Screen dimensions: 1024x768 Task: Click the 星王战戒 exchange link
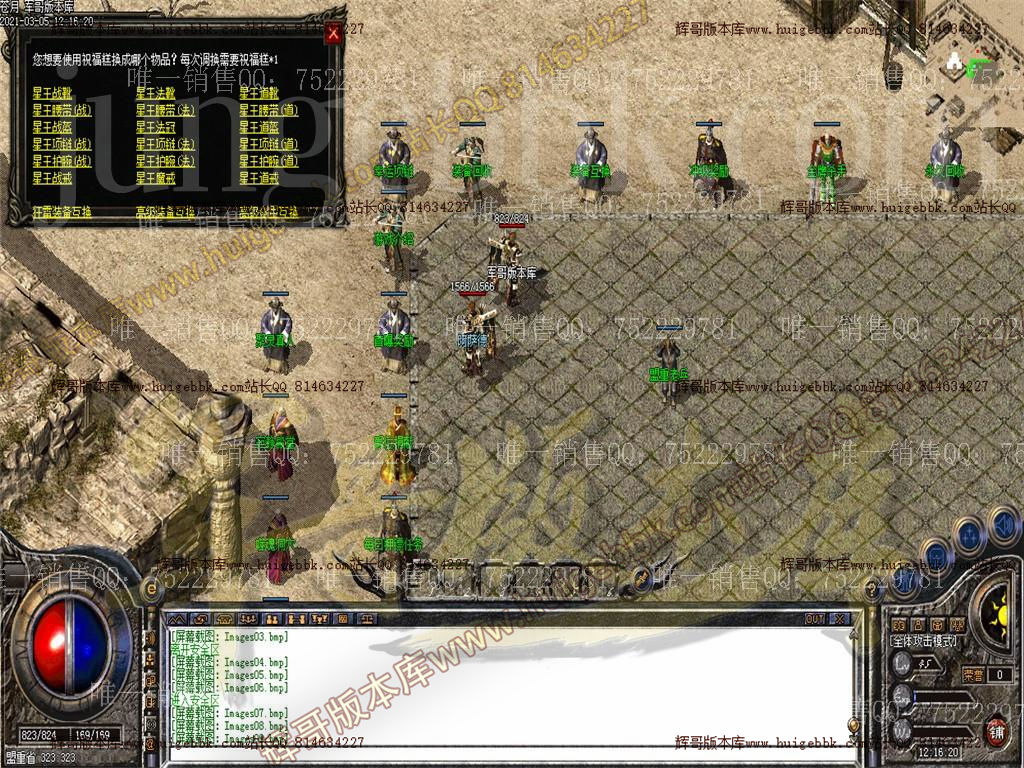tap(52, 178)
